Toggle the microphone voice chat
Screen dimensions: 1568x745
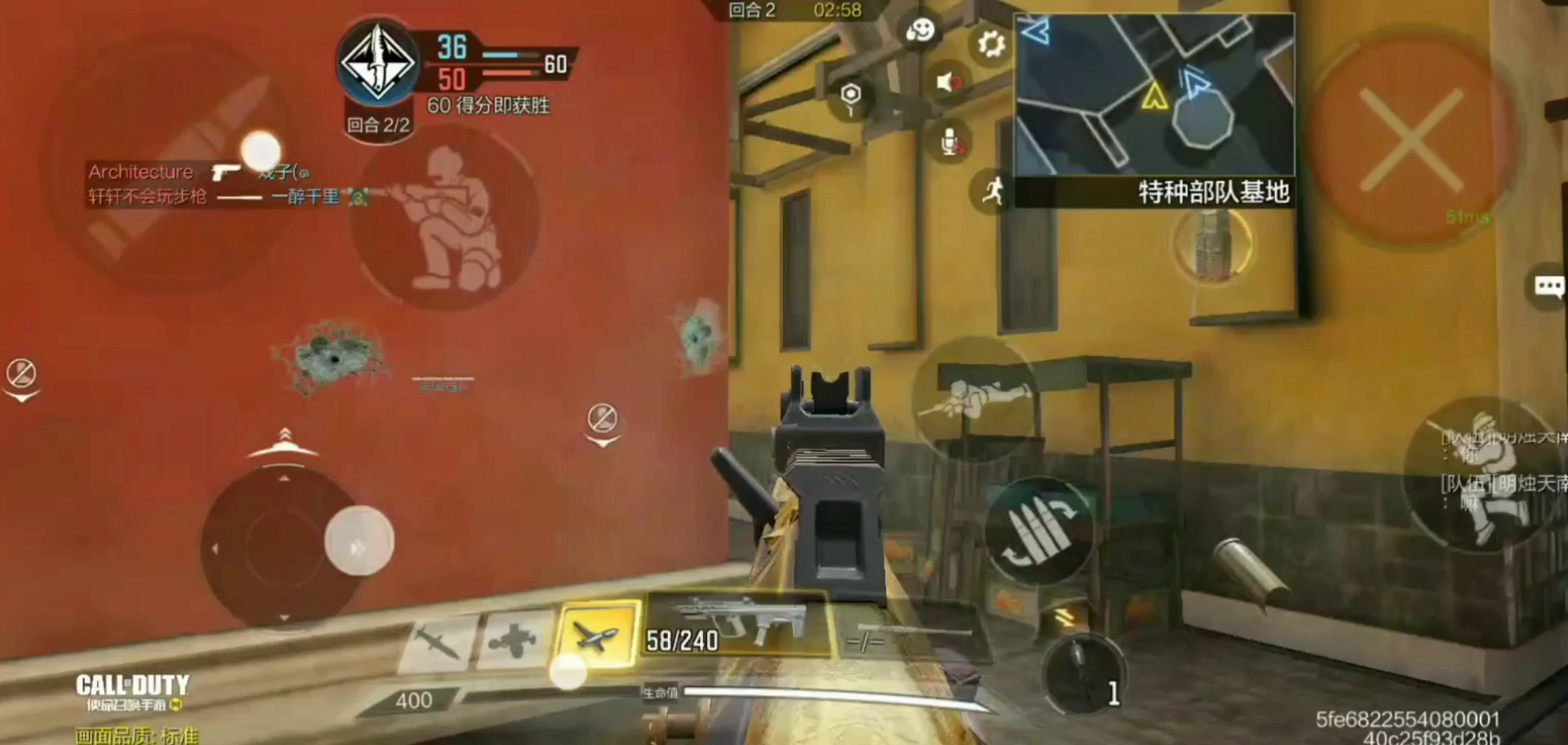(950, 143)
